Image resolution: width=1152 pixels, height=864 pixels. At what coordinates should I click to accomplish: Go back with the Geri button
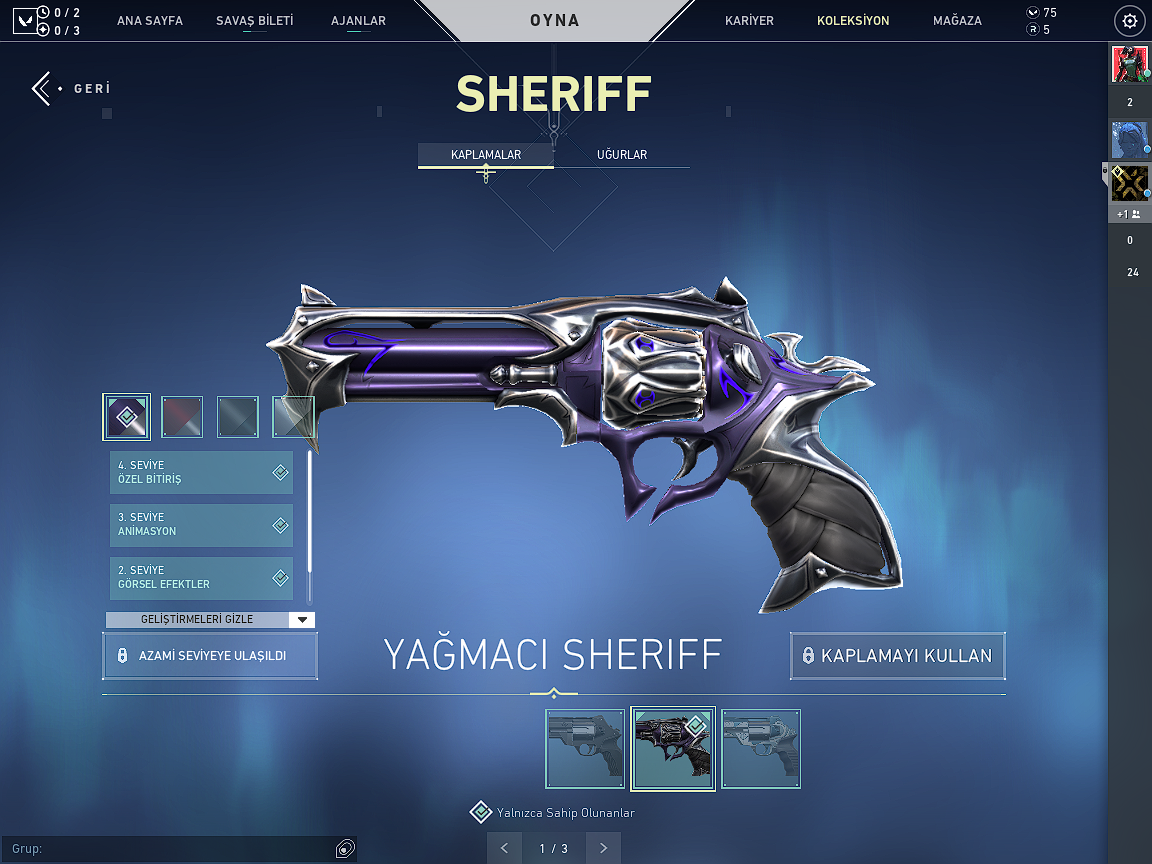click(x=70, y=88)
